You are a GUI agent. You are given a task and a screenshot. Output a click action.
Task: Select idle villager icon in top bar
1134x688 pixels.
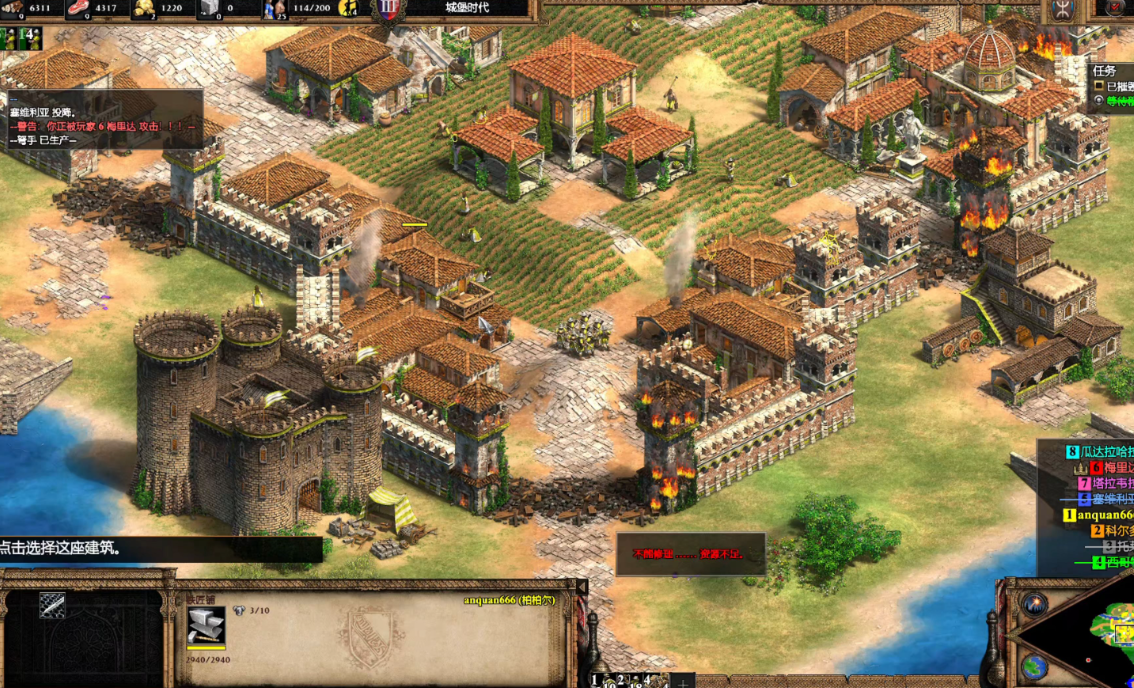point(349,9)
